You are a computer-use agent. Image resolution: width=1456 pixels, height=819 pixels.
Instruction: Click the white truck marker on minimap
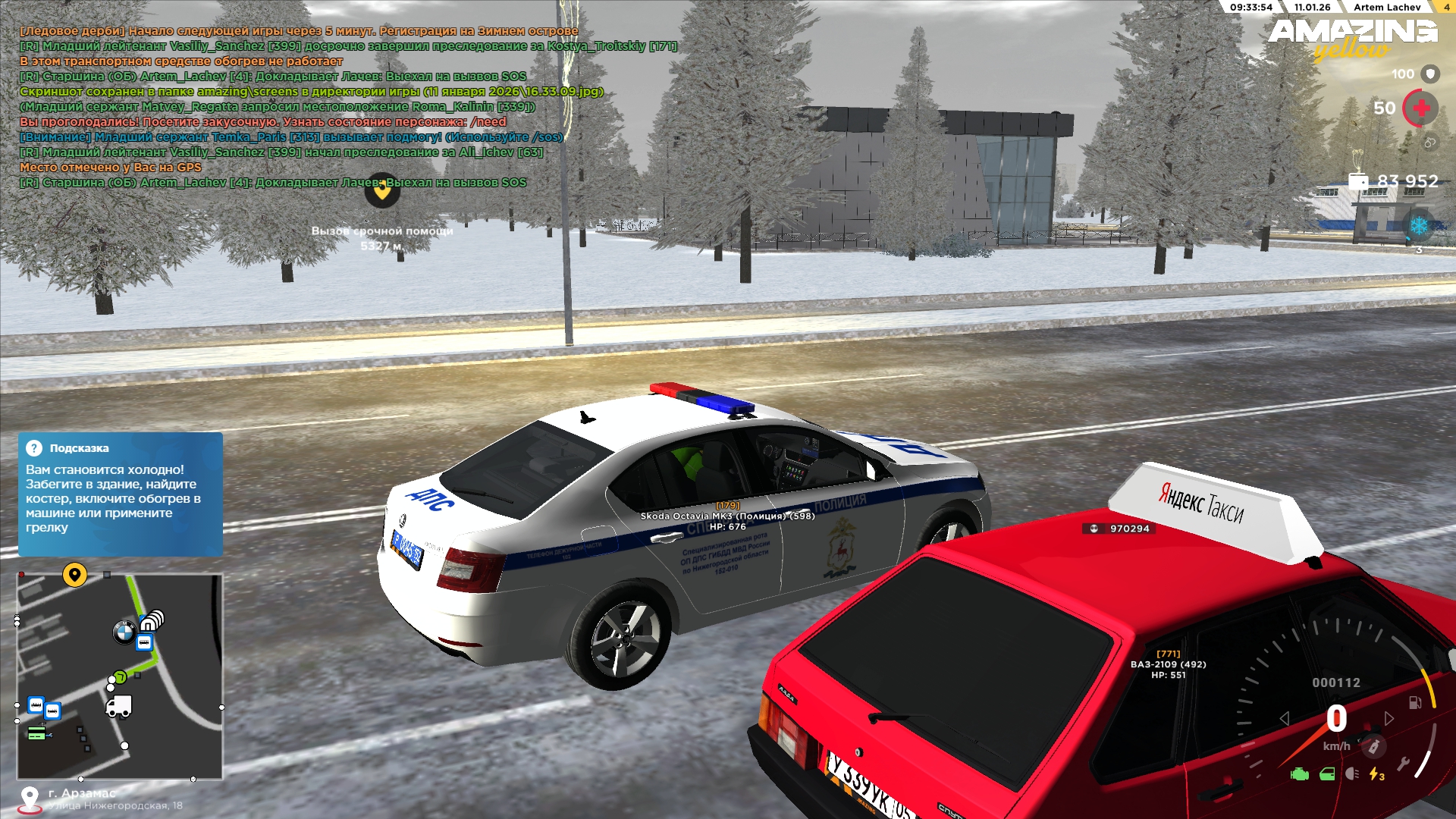click(x=119, y=706)
